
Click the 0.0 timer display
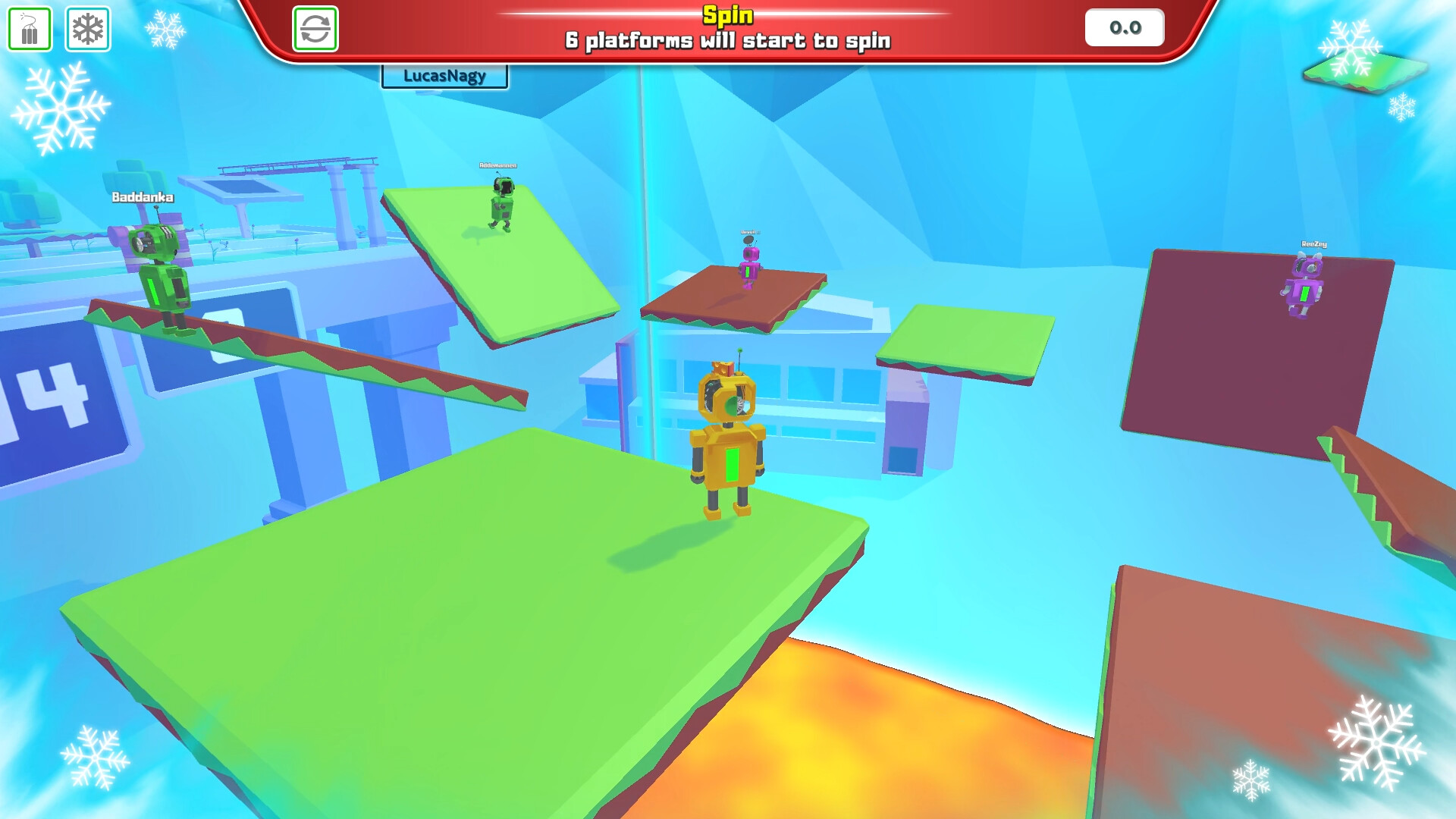pos(1124,27)
